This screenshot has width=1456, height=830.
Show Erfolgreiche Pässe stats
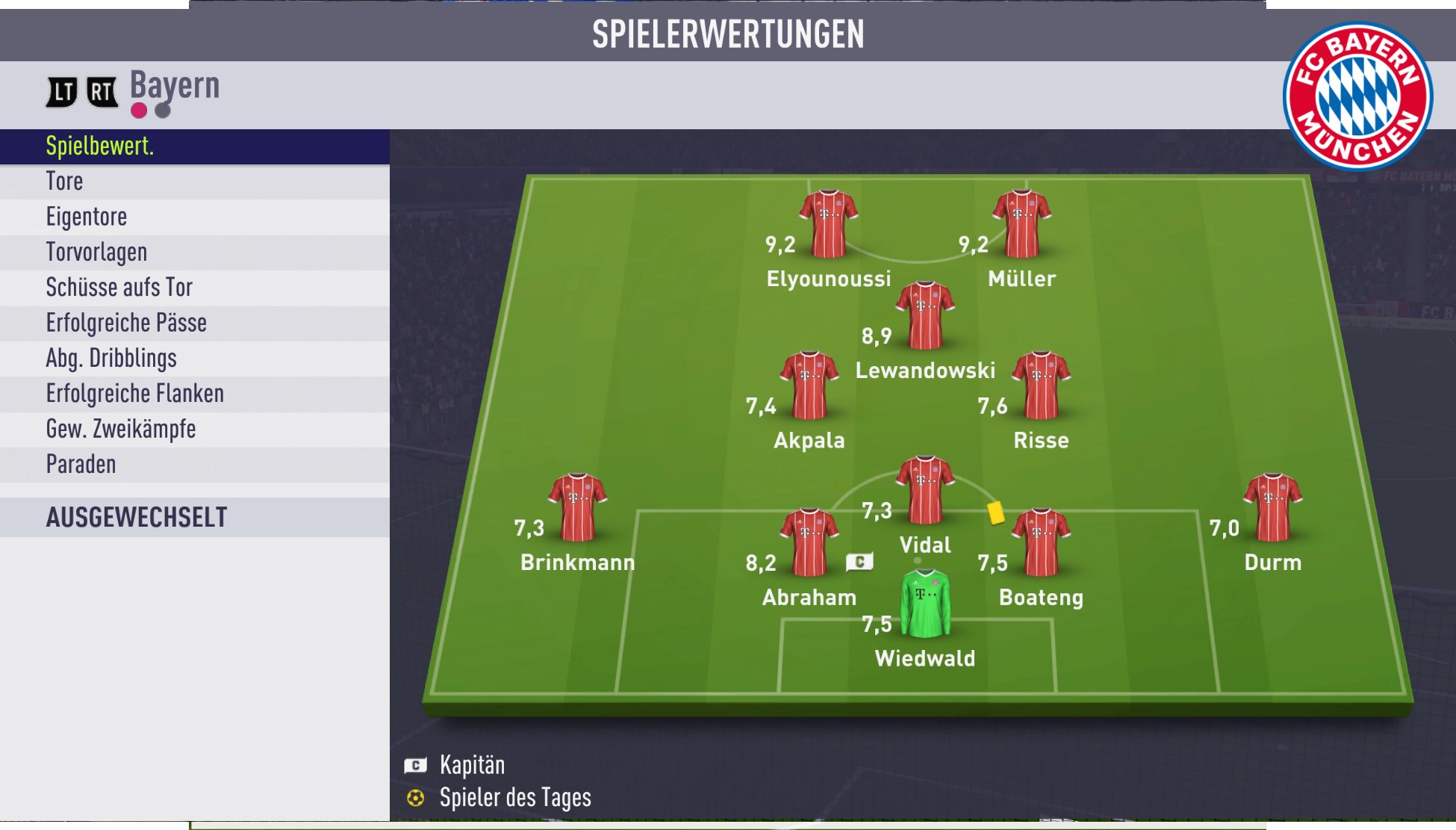194,323
